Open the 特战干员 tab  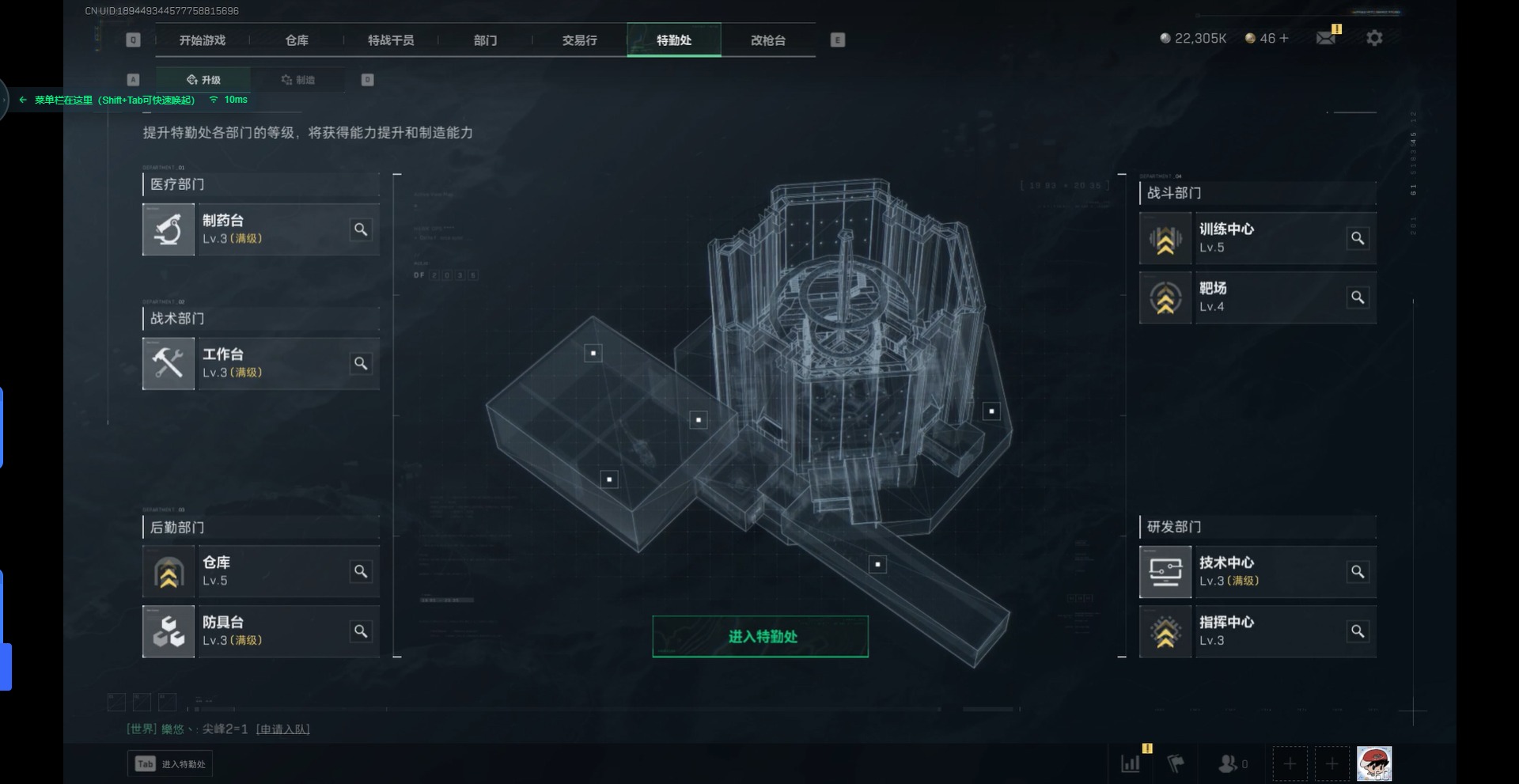coord(391,40)
